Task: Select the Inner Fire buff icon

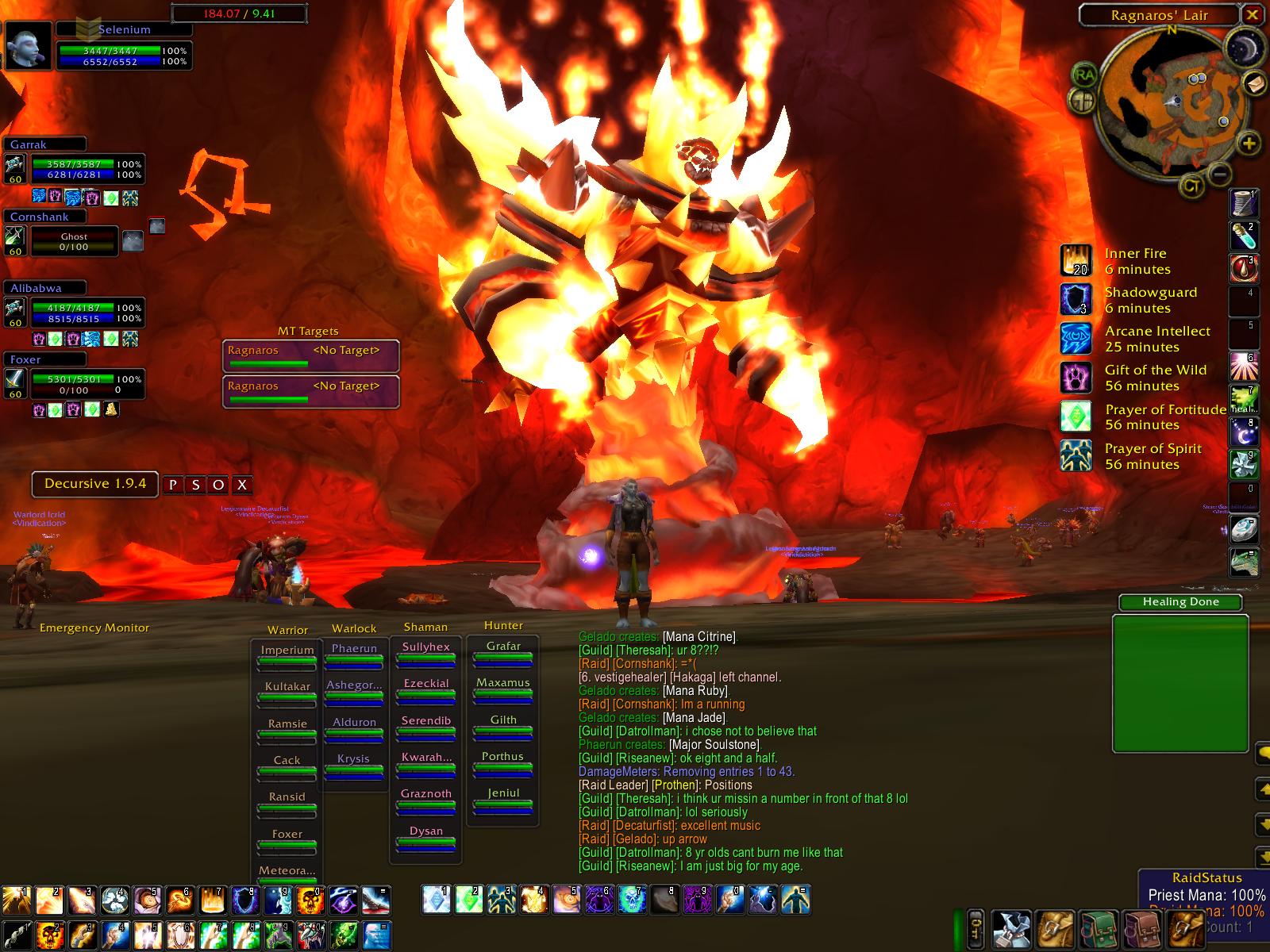Action: (1076, 261)
